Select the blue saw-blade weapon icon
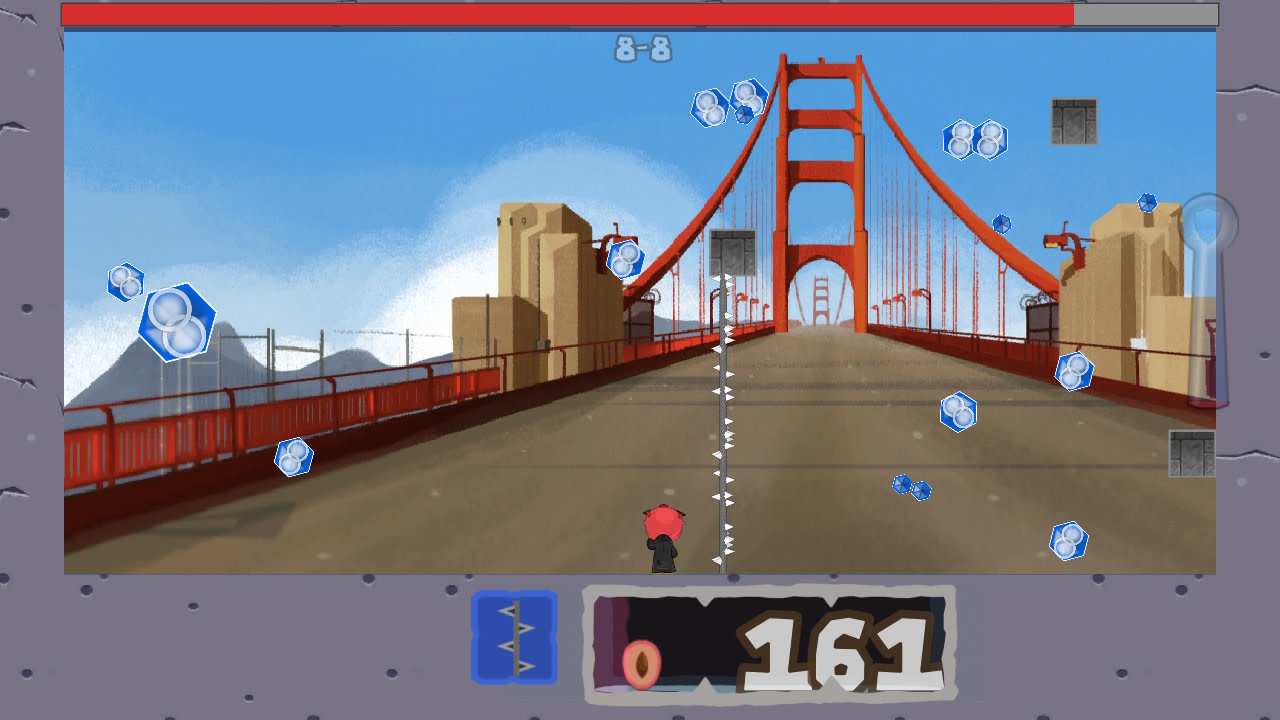Image resolution: width=1280 pixels, height=720 pixels. pyautogui.click(x=515, y=637)
